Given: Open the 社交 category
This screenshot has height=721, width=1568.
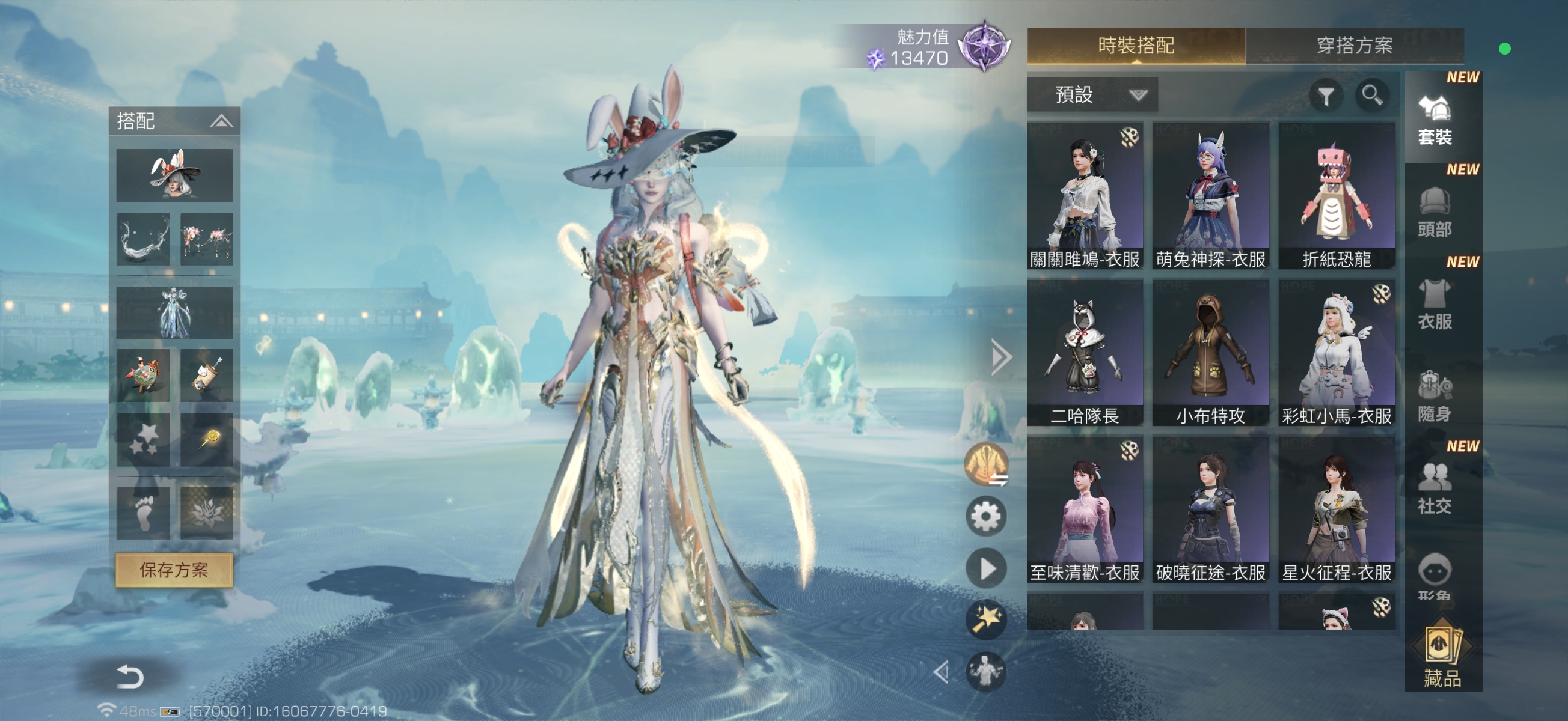Looking at the screenshot, I should point(1435,488).
